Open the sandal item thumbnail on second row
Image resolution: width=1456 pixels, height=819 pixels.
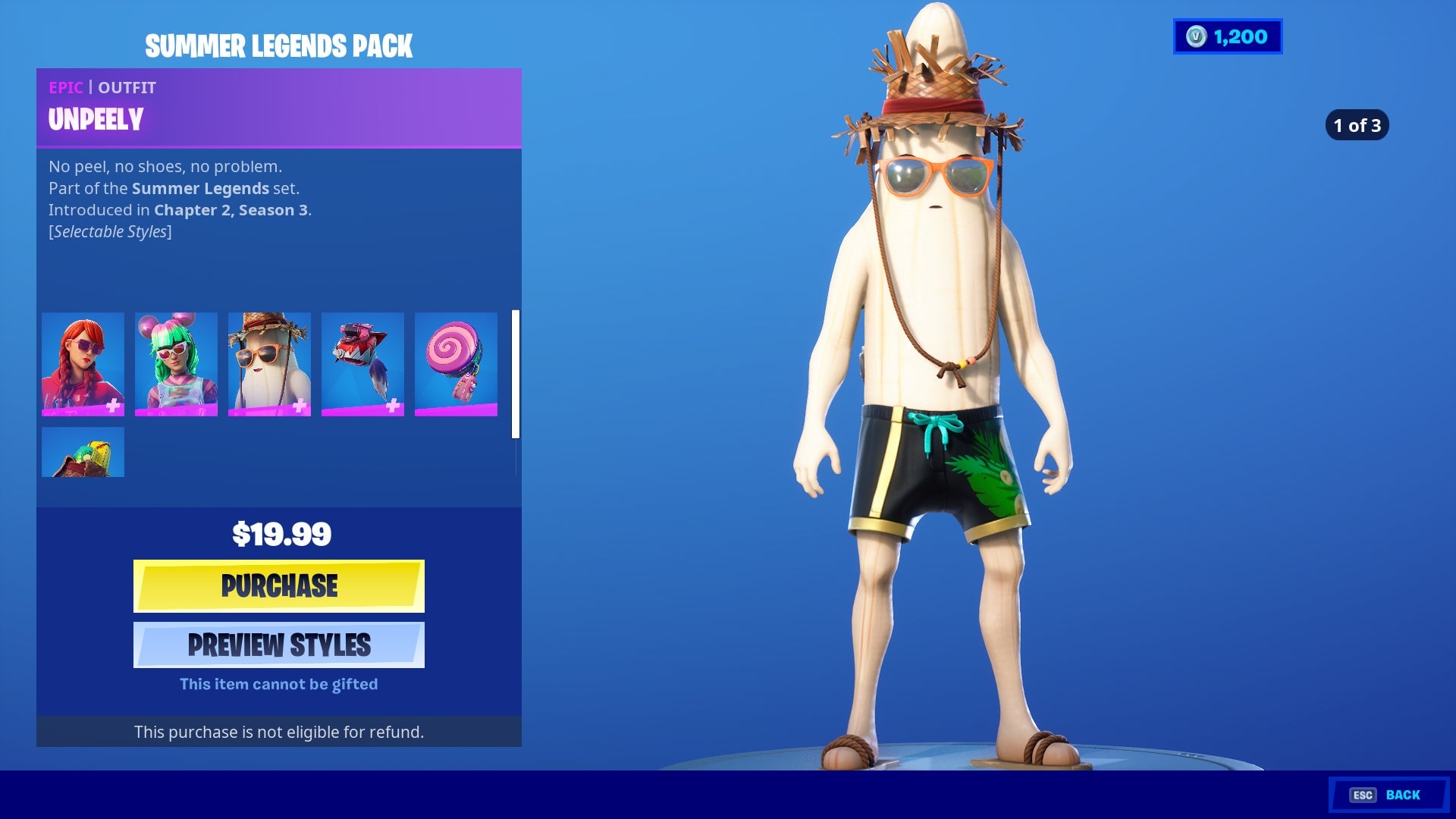pos(83,452)
